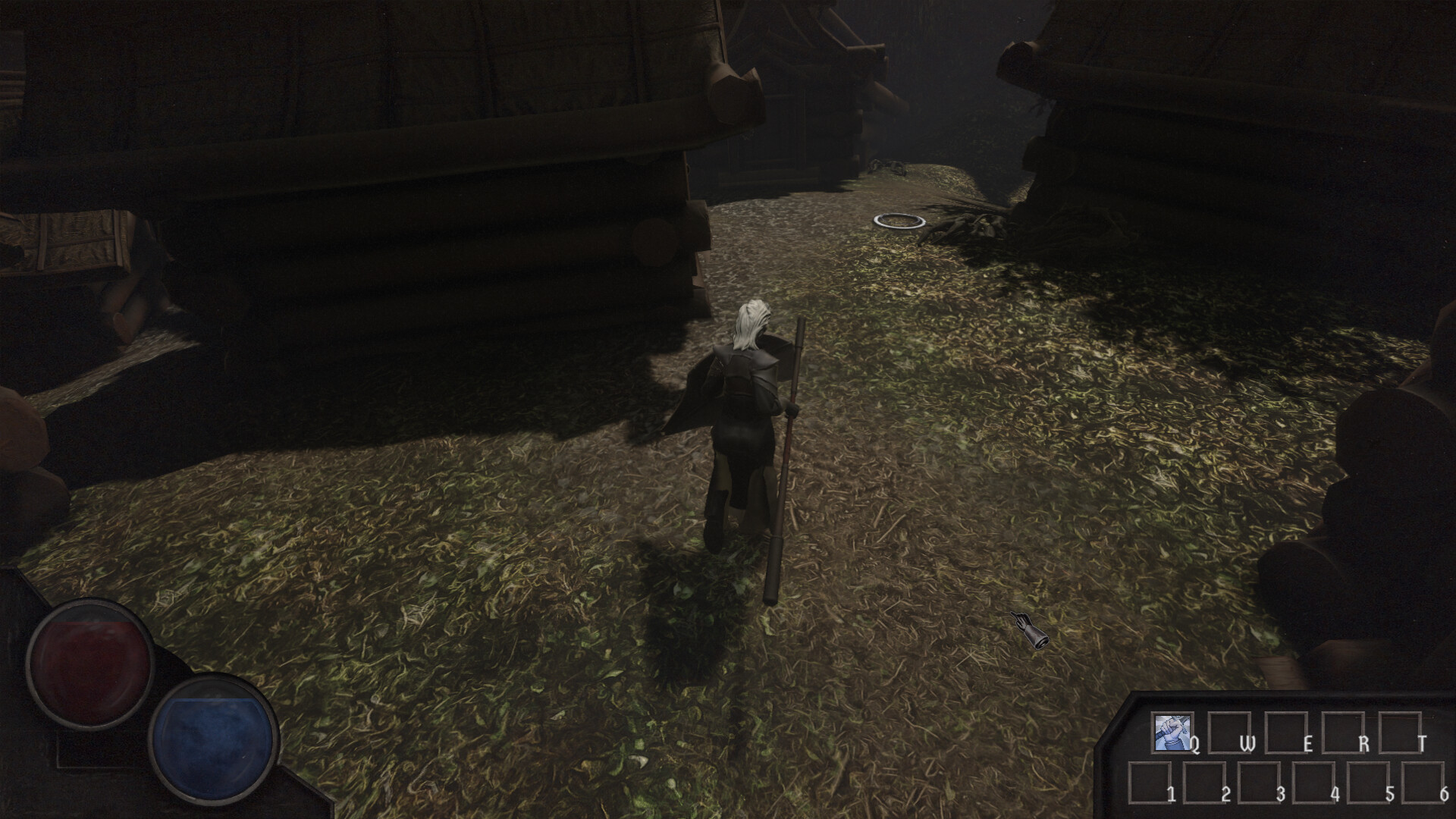Click quick item slot 4

tap(1313, 782)
